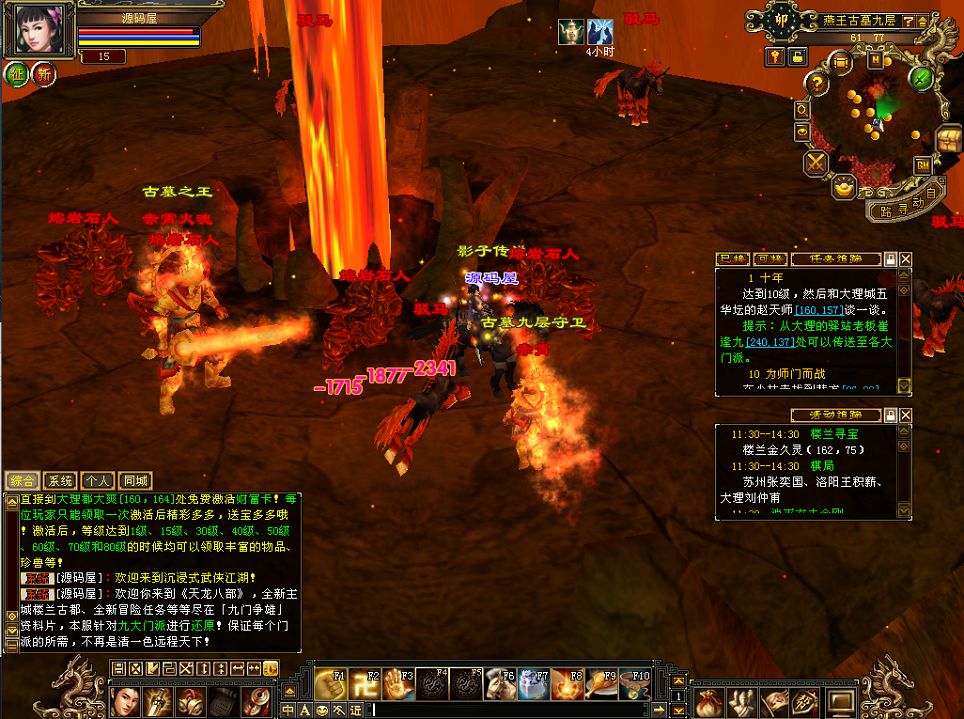Use the F1 hotbar skill

click(331, 685)
